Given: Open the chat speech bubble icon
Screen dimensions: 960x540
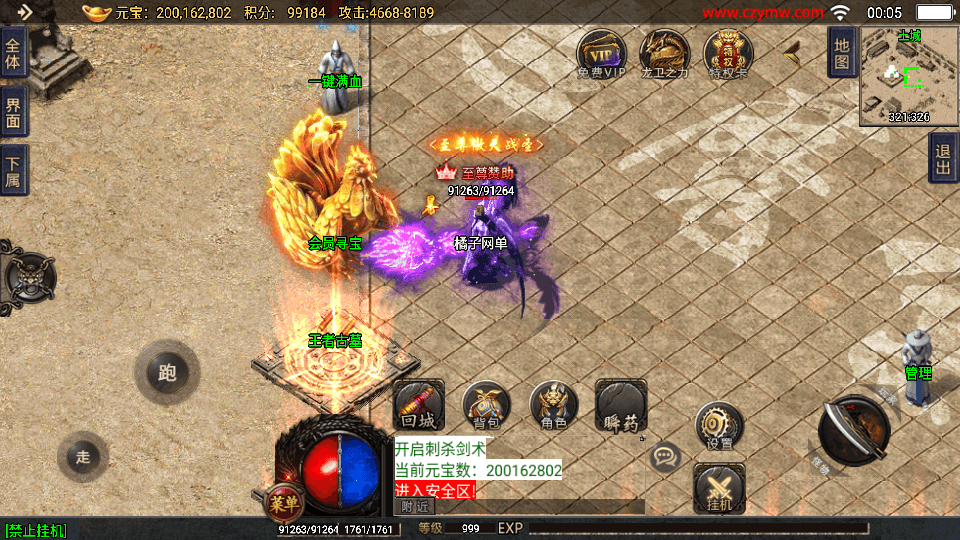Looking at the screenshot, I should click(x=664, y=458).
